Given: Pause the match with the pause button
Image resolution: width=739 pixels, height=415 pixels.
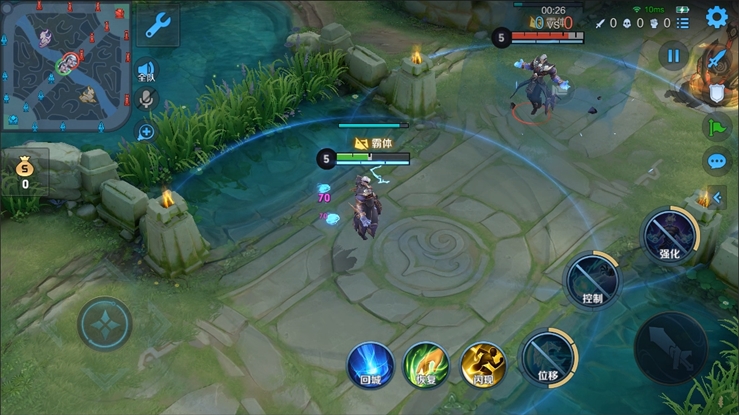Looking at the screenshot, I should pyautogui.click(x=674, y=56).
